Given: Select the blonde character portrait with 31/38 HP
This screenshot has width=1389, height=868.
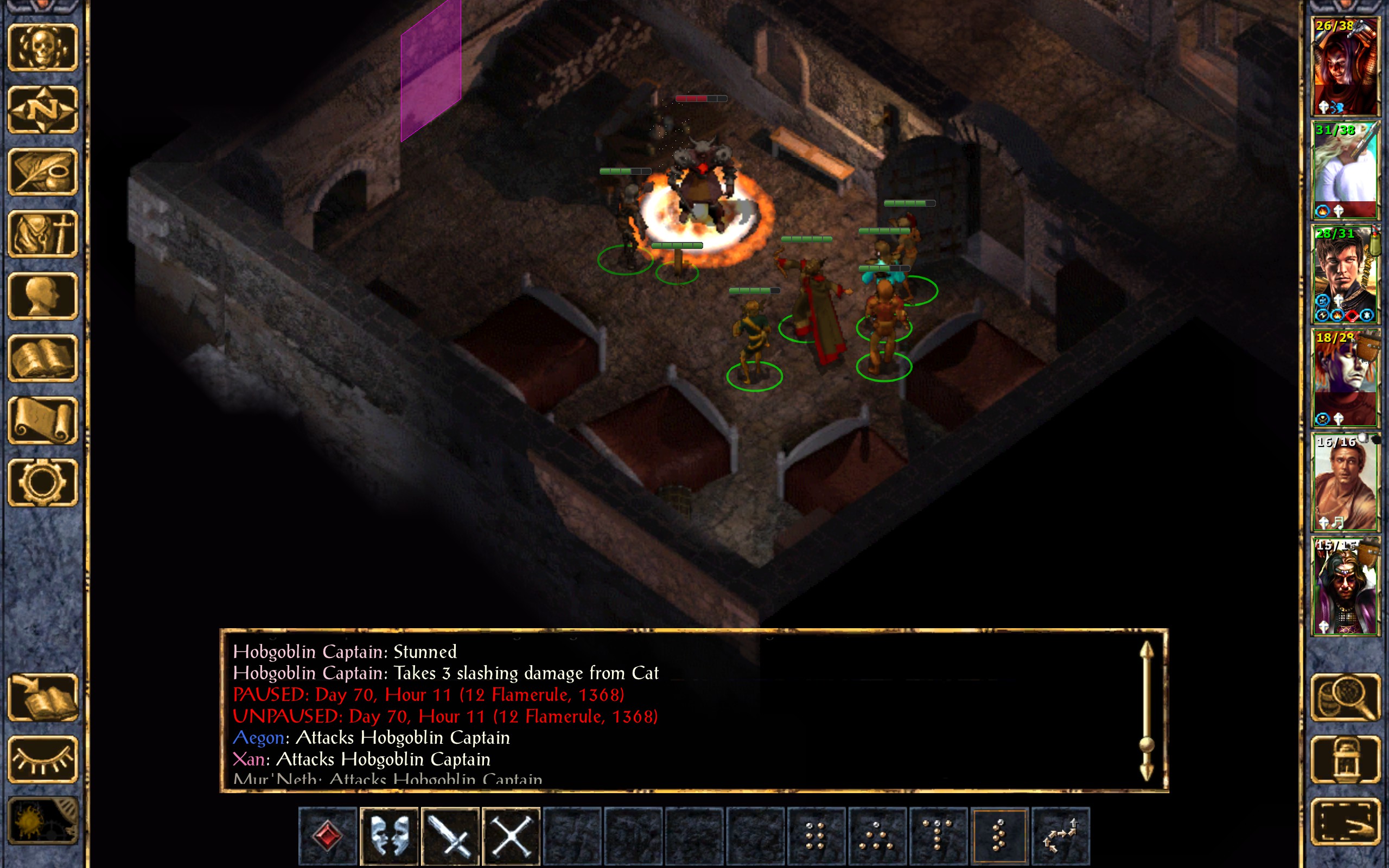Looking at the screenshot, I should [1345, 170].
